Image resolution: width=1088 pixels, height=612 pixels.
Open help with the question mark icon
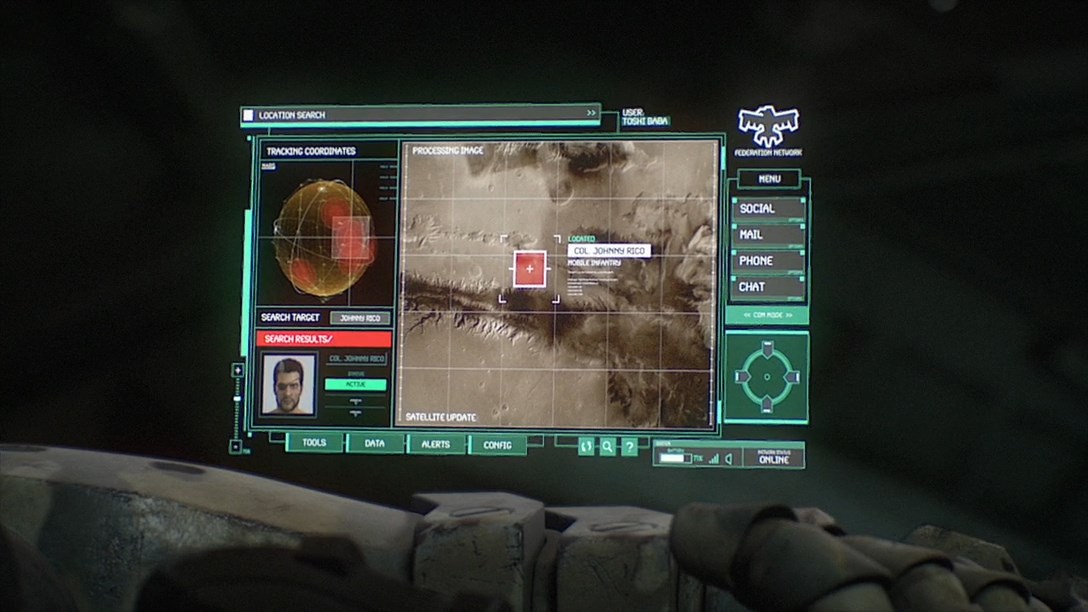coord(629,447)
